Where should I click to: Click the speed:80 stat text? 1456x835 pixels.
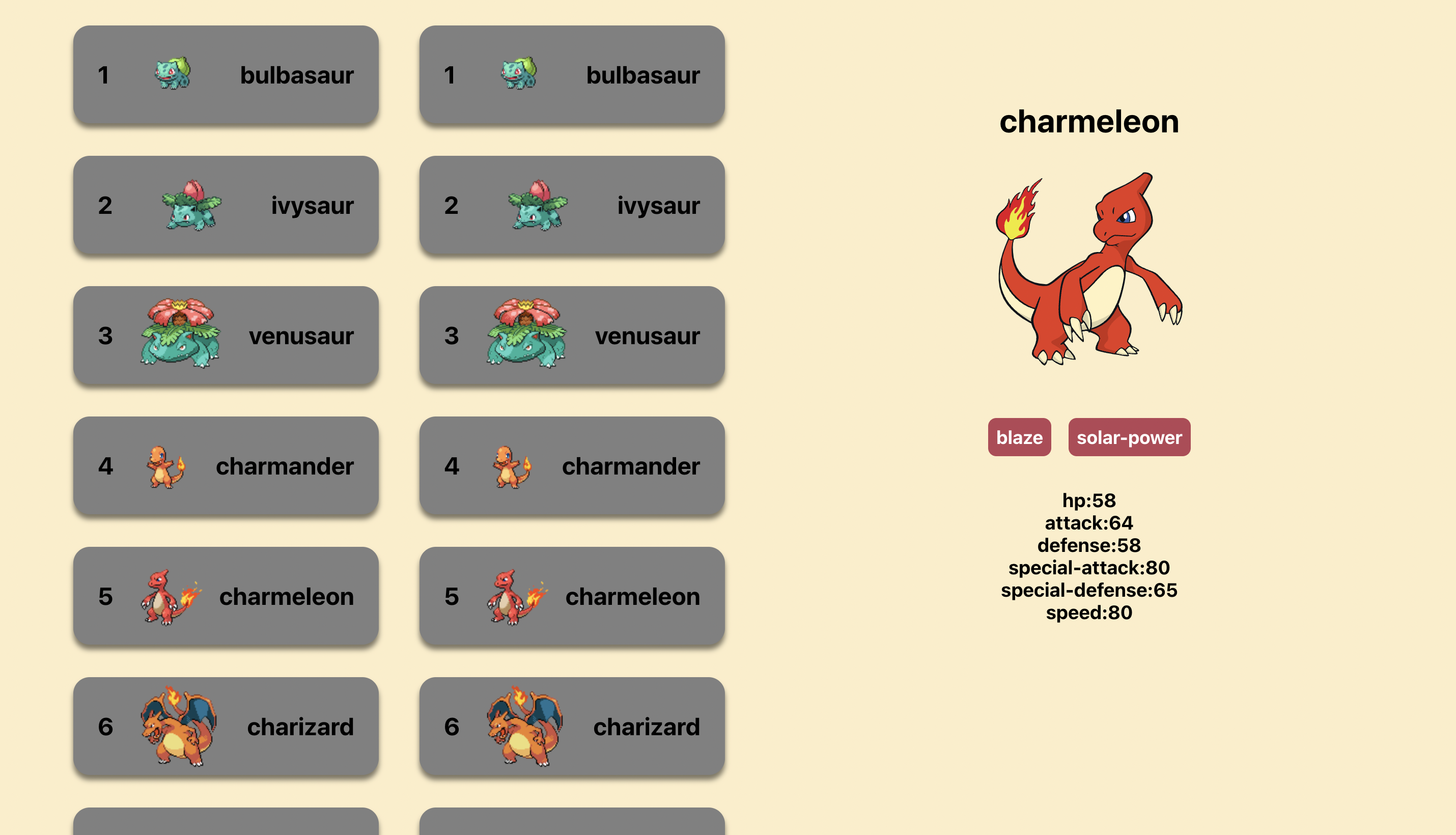1089,613
